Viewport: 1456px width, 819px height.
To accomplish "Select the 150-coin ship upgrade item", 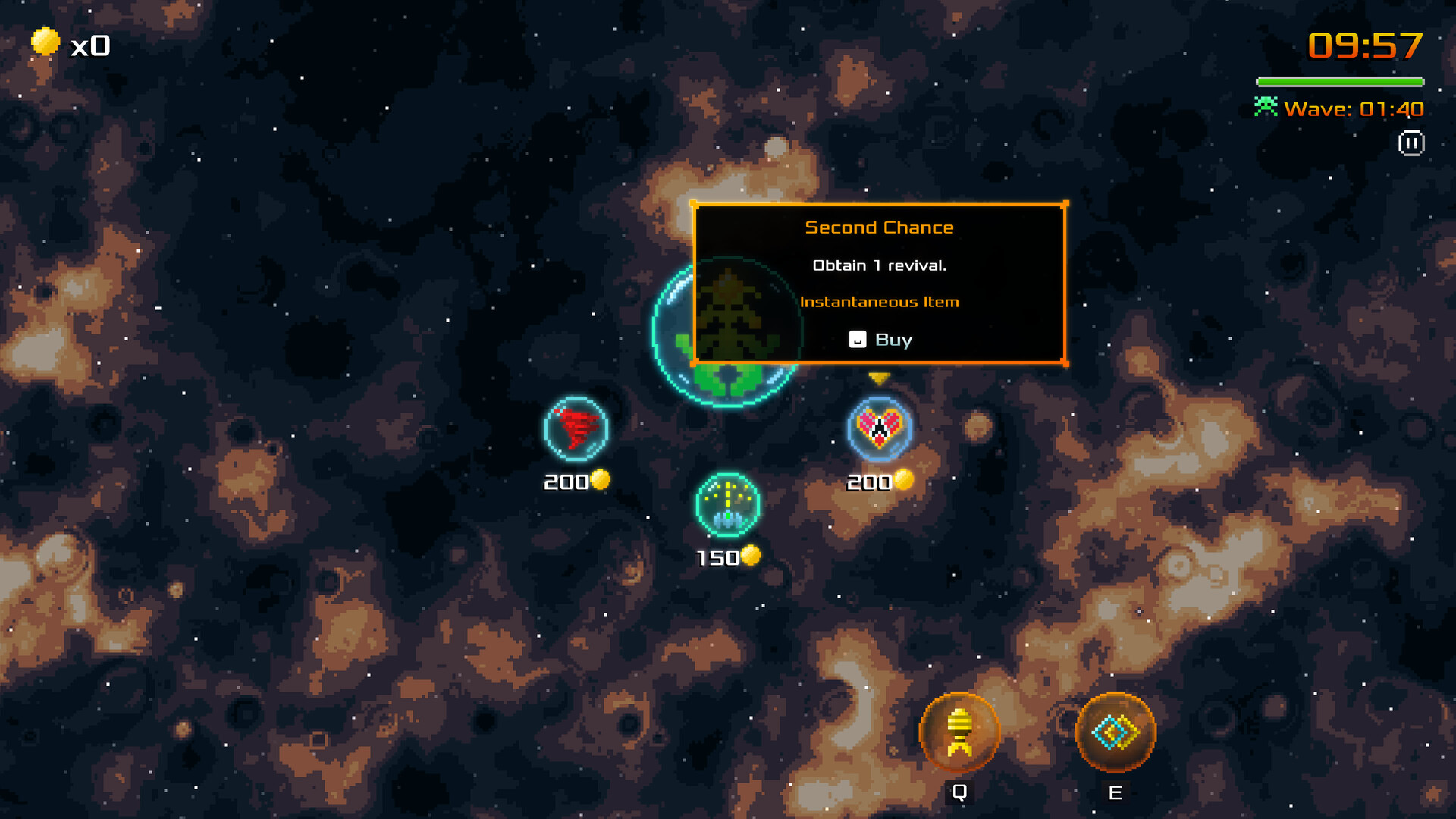I will [726, 506].
